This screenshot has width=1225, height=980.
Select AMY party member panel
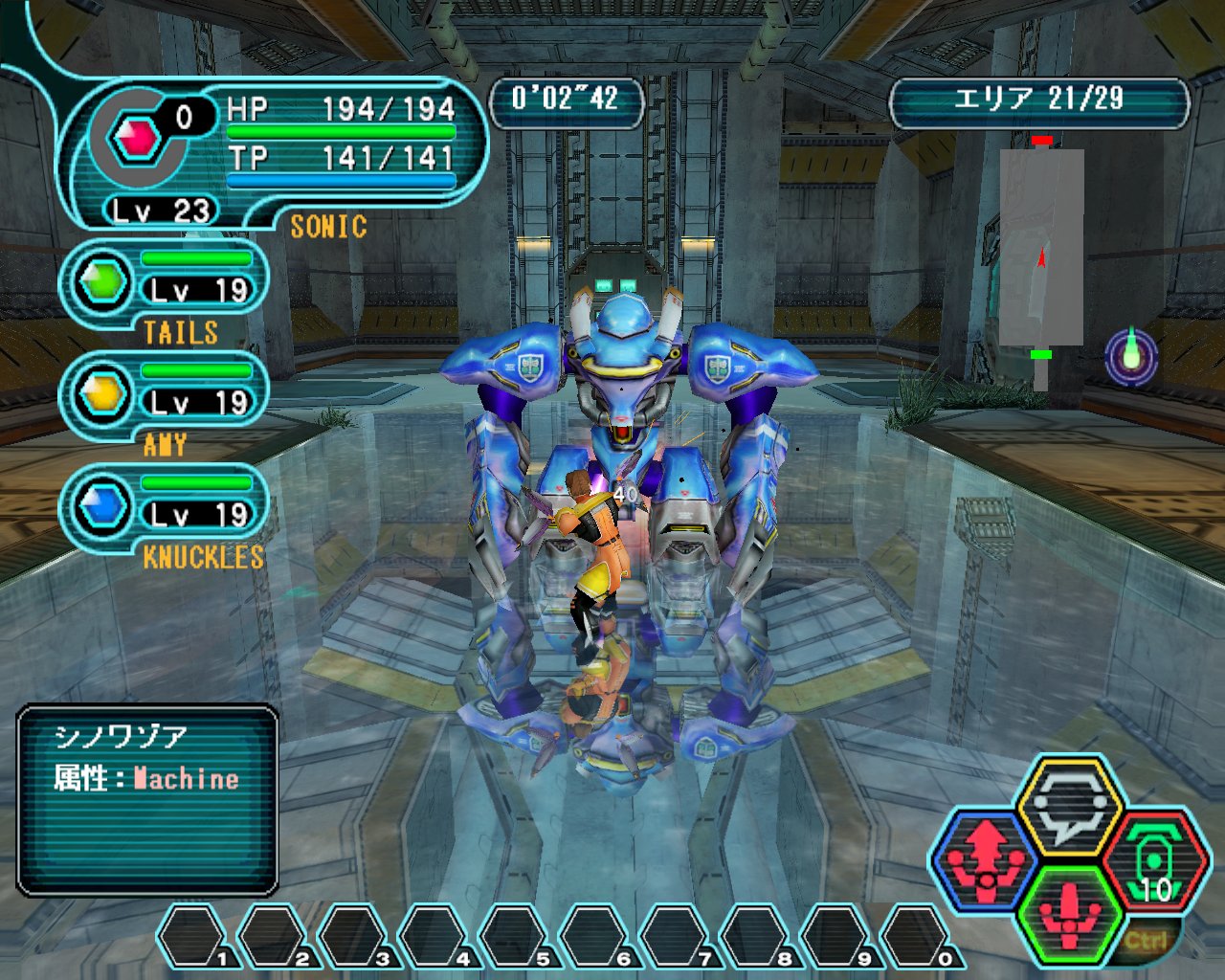pyautogui.click(x=165, y=396)
